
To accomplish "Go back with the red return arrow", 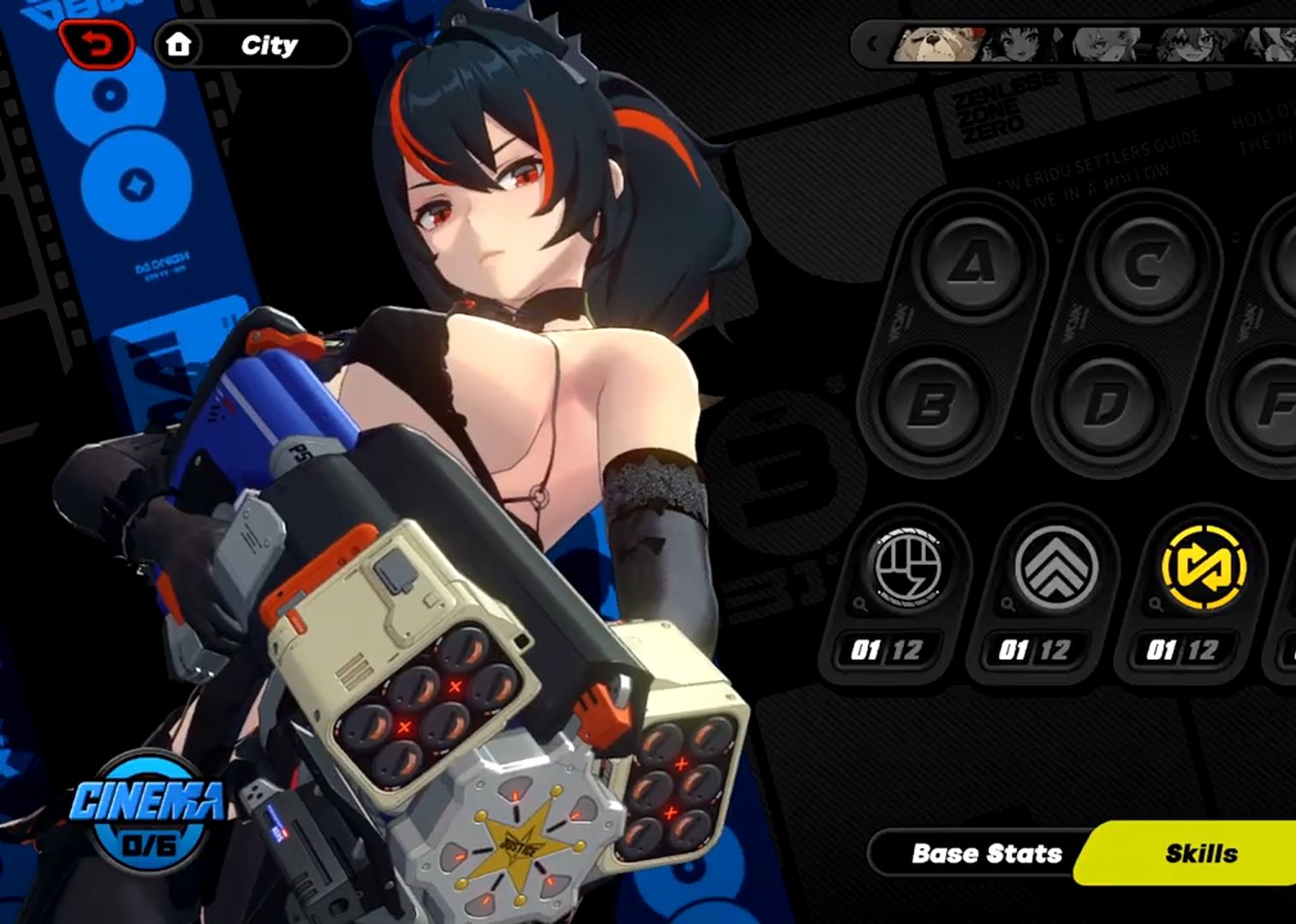I will (x=97, y=44).
